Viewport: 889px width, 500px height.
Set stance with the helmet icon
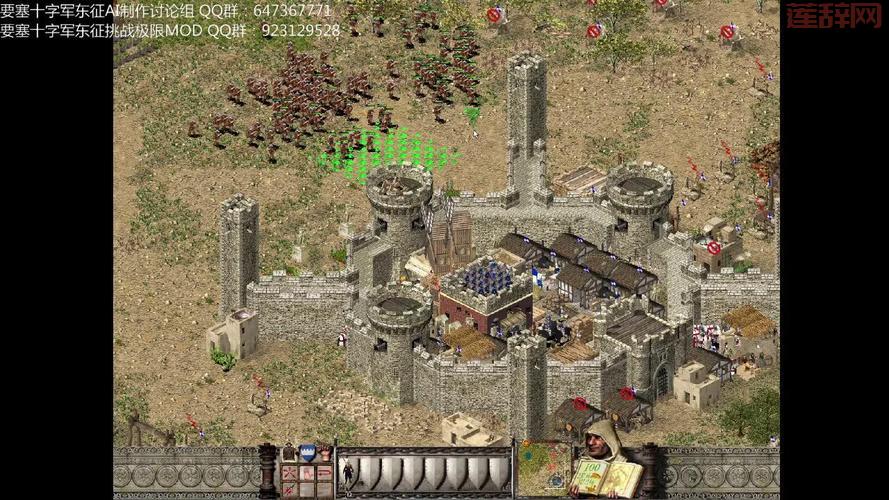[289, 453]
